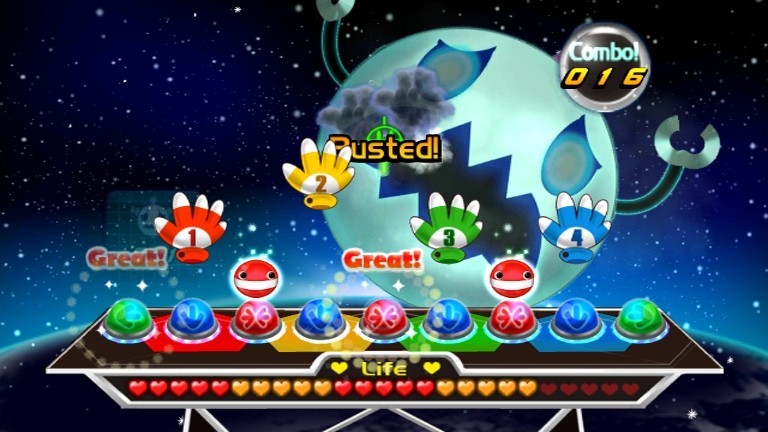This screenshot has height=432, width=768.
Task: Hit the blue button on the red panel
Action: click(188, 318)
